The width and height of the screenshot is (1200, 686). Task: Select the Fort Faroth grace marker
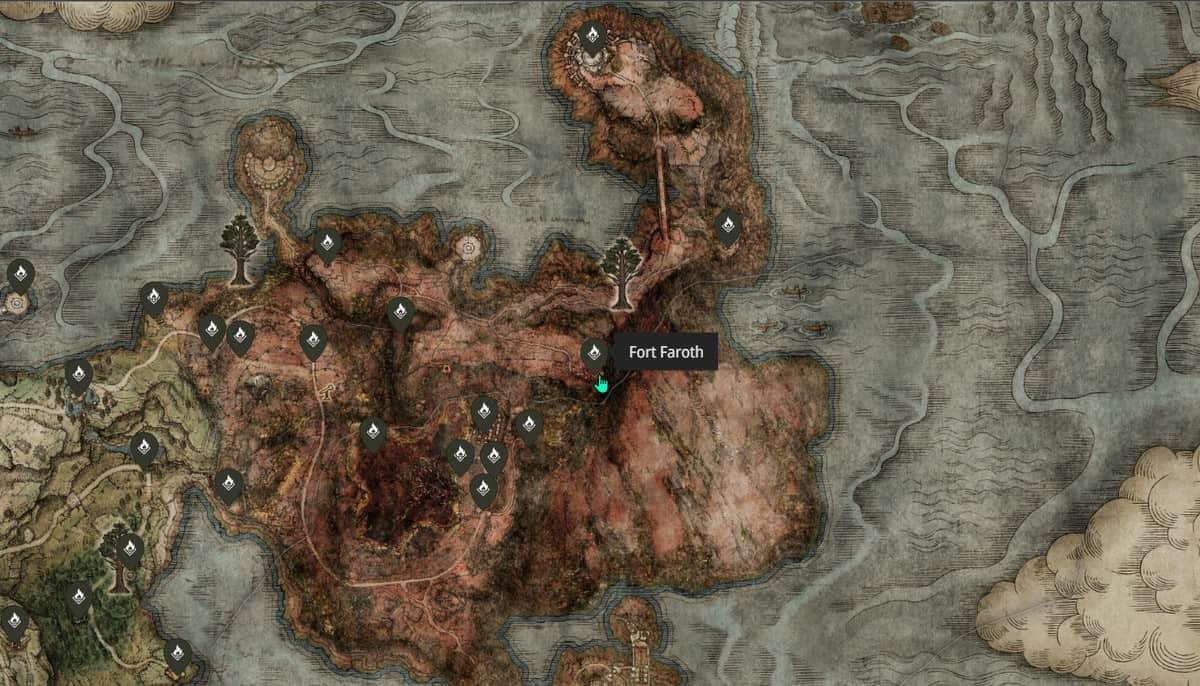594,353
